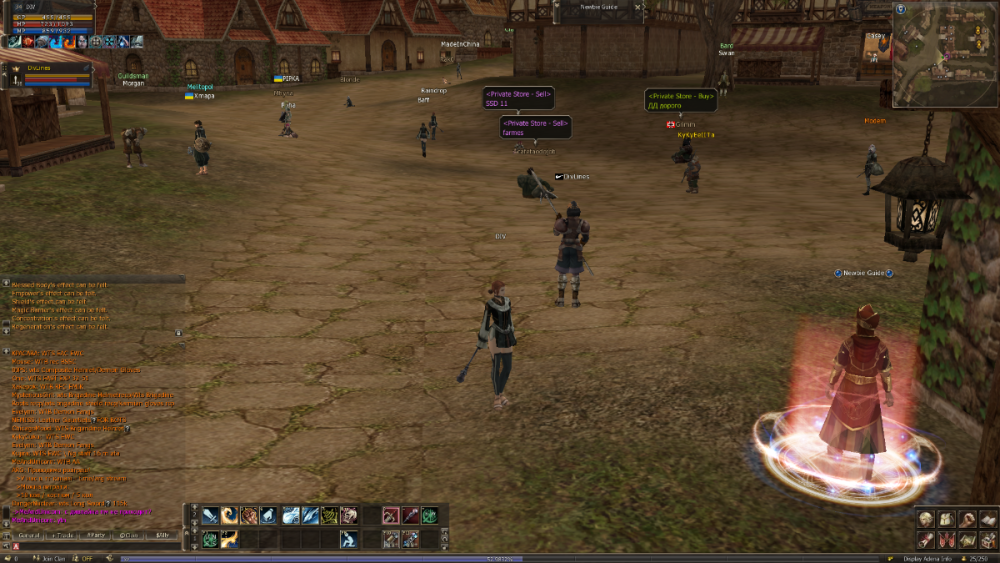This screenshot has height=563, width=1000.
Task: Open the inventory backpack icon
Action: pyautogui.click(x=946, y=518)
